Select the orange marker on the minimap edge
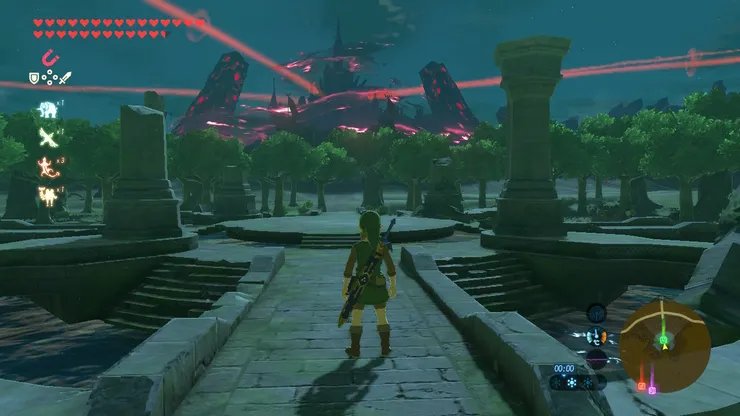 click(x=641, y=385)
